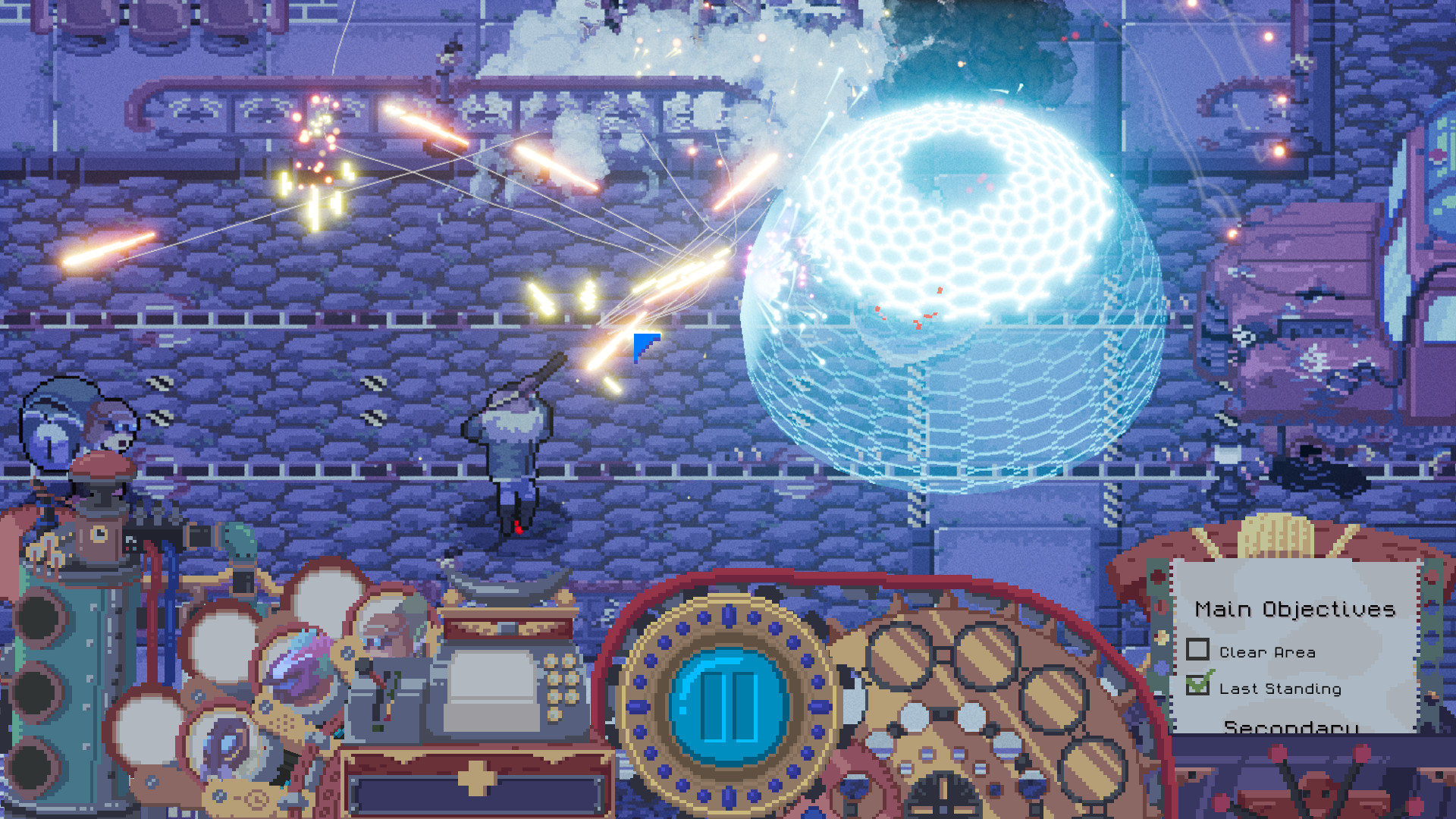Click the clock gauge on the steam tower
This screenshot has height=819, width=1456.
click(x=98, y=532)
